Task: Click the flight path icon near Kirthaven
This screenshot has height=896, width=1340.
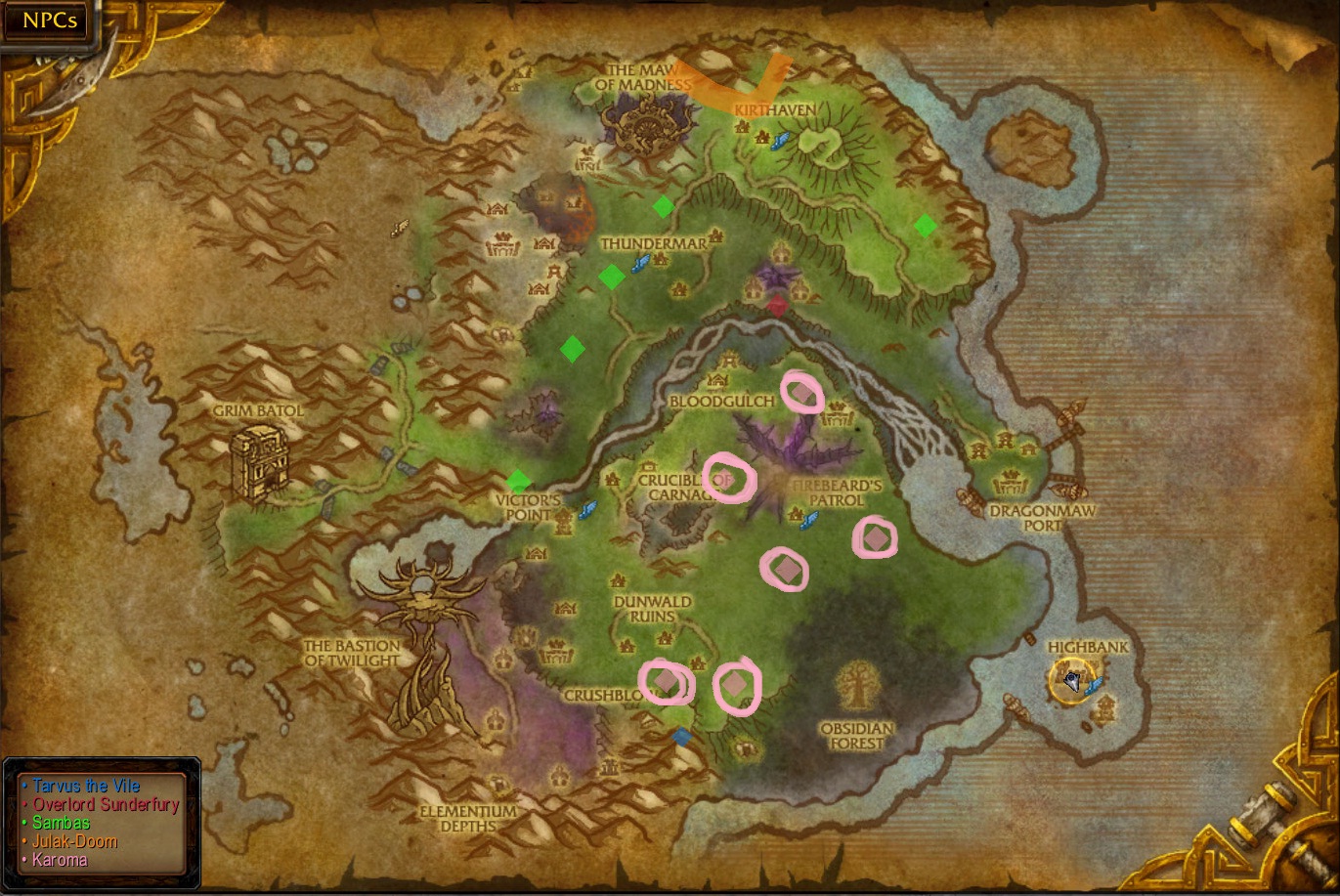Action: 780,143
